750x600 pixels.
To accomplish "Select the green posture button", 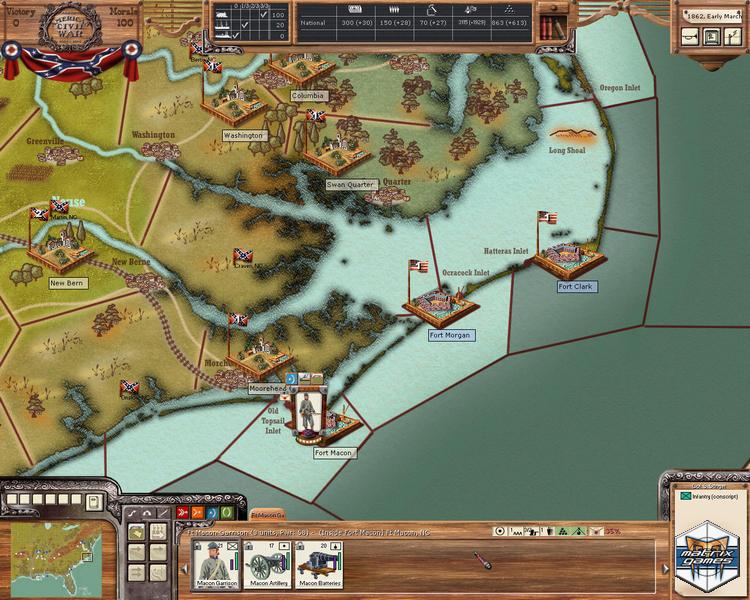I will [228, 513].
